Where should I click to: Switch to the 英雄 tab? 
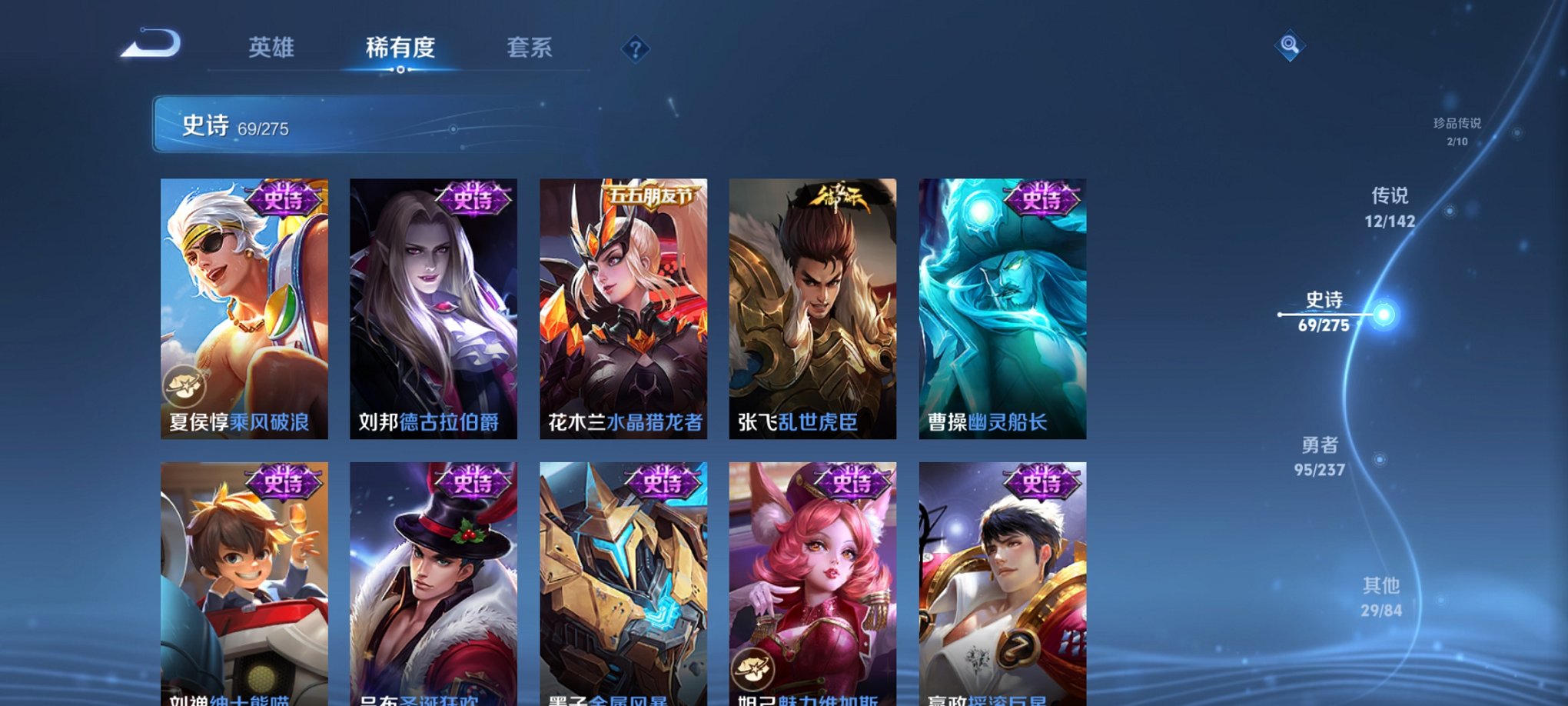pyautogui.click(x=271, y=48)
